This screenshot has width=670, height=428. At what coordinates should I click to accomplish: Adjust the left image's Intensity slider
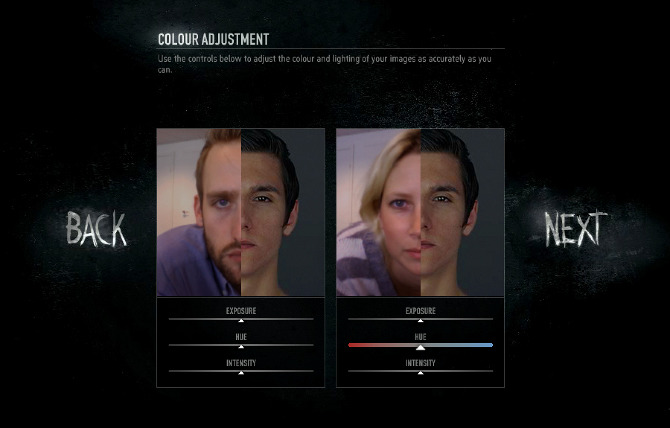[240, 371]
